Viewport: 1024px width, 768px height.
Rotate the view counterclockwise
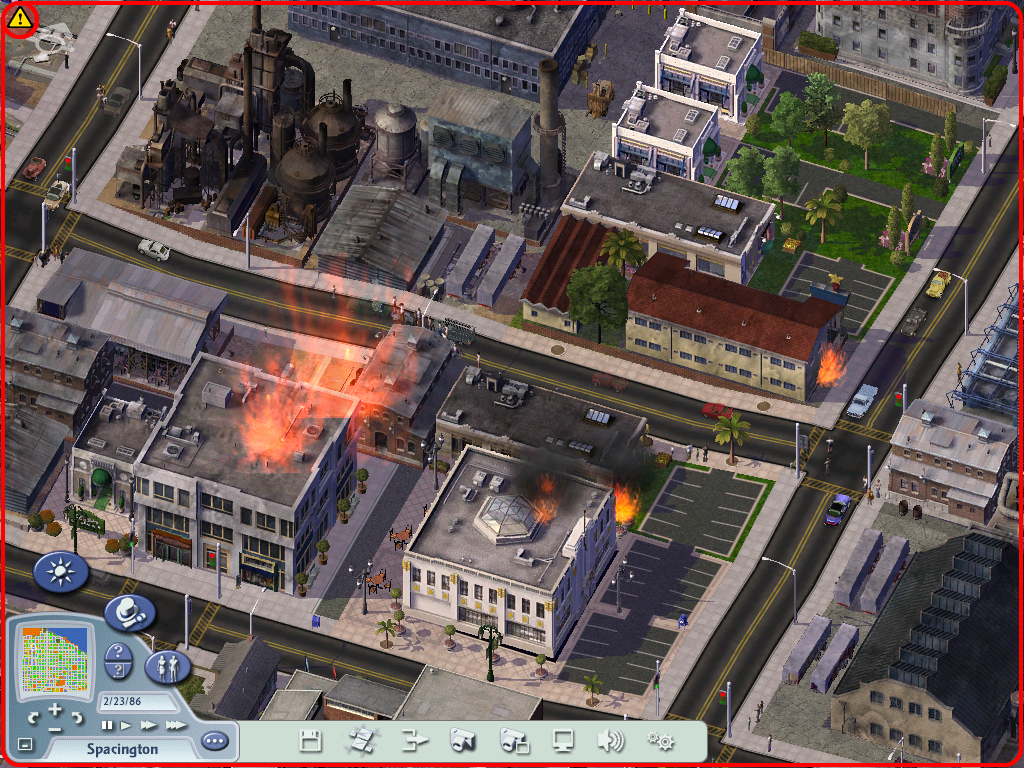(x=34, y=718)
